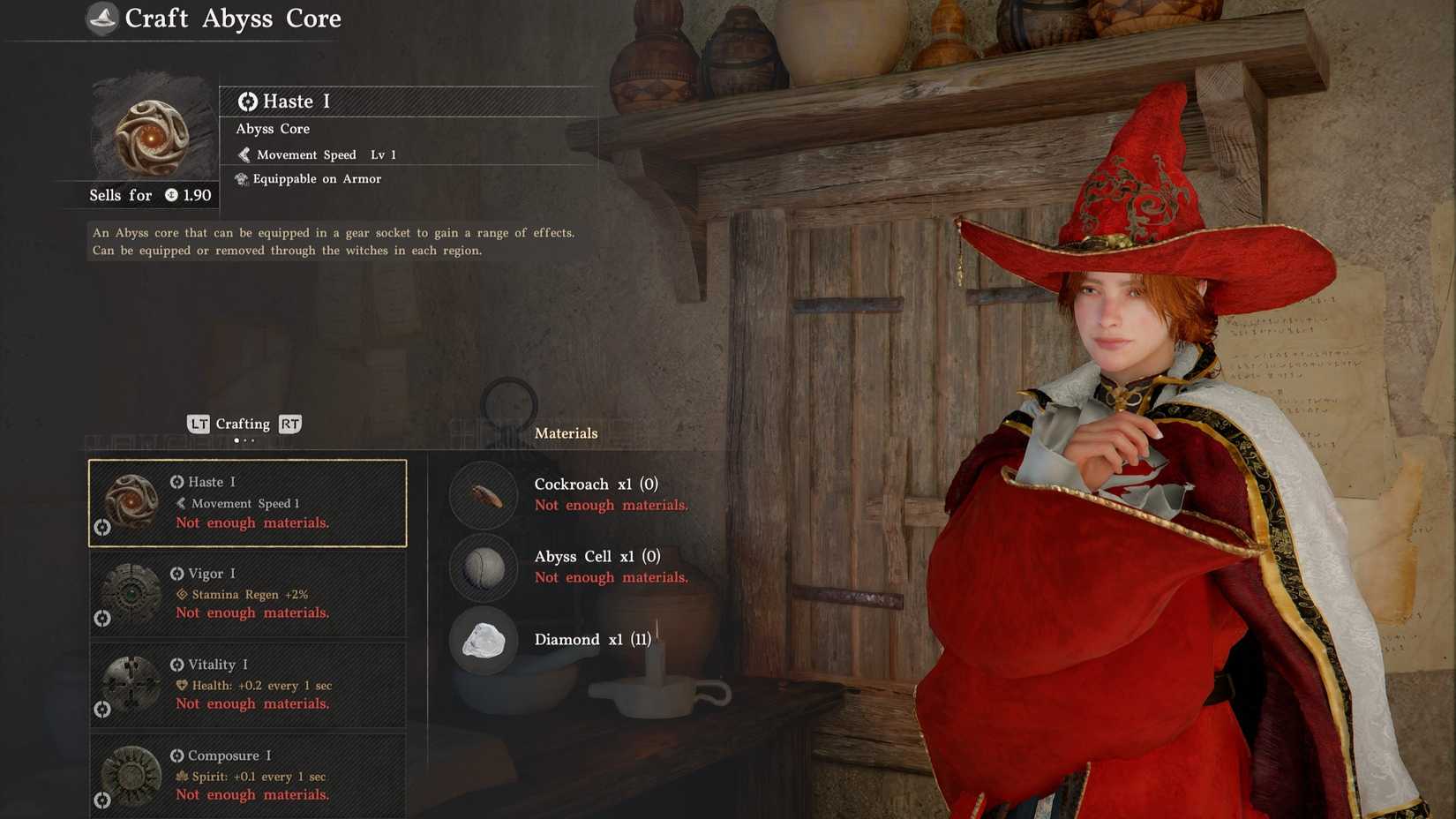
Task: Select the Composure I recipe
Action: click(247, 775)
